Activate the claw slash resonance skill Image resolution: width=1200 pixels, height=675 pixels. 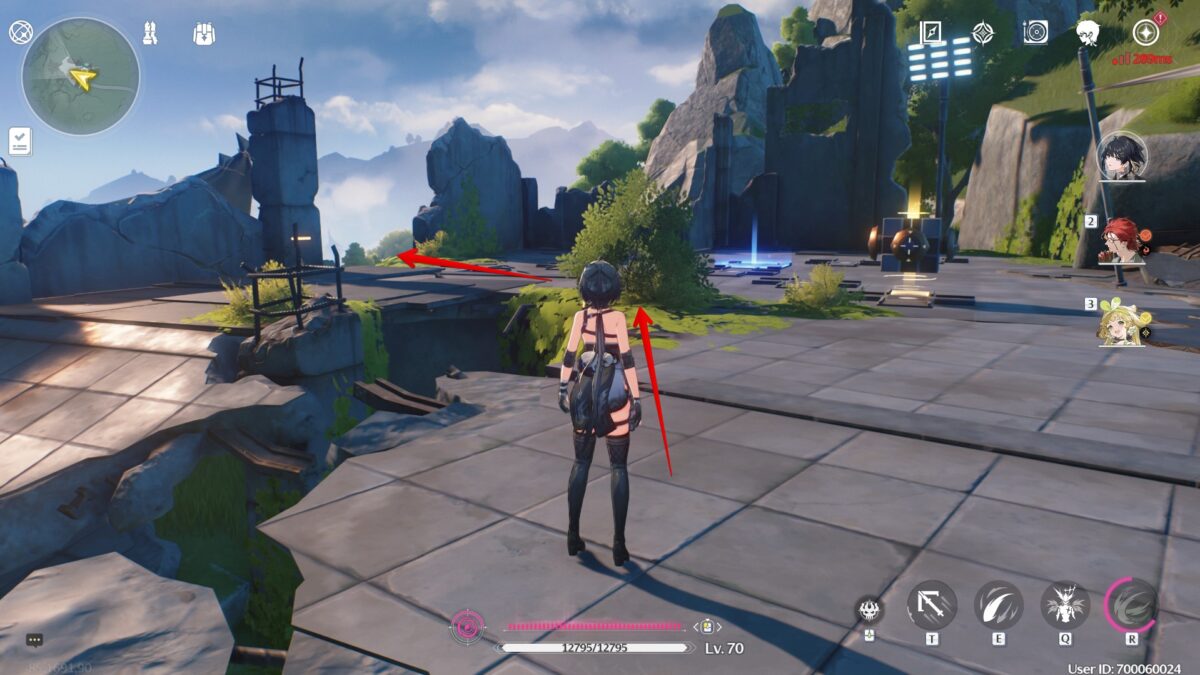coord(998,605)
